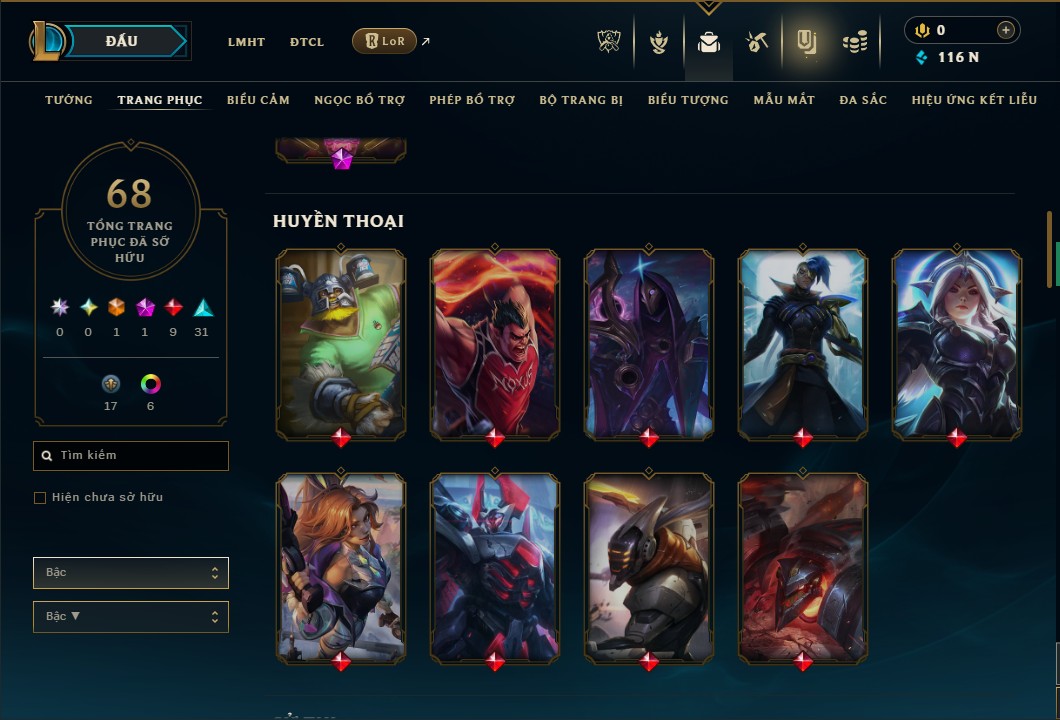Open the Phép Bổ Trợ tab
Viewport: 1060px width, 720px height.
point(472,100)
